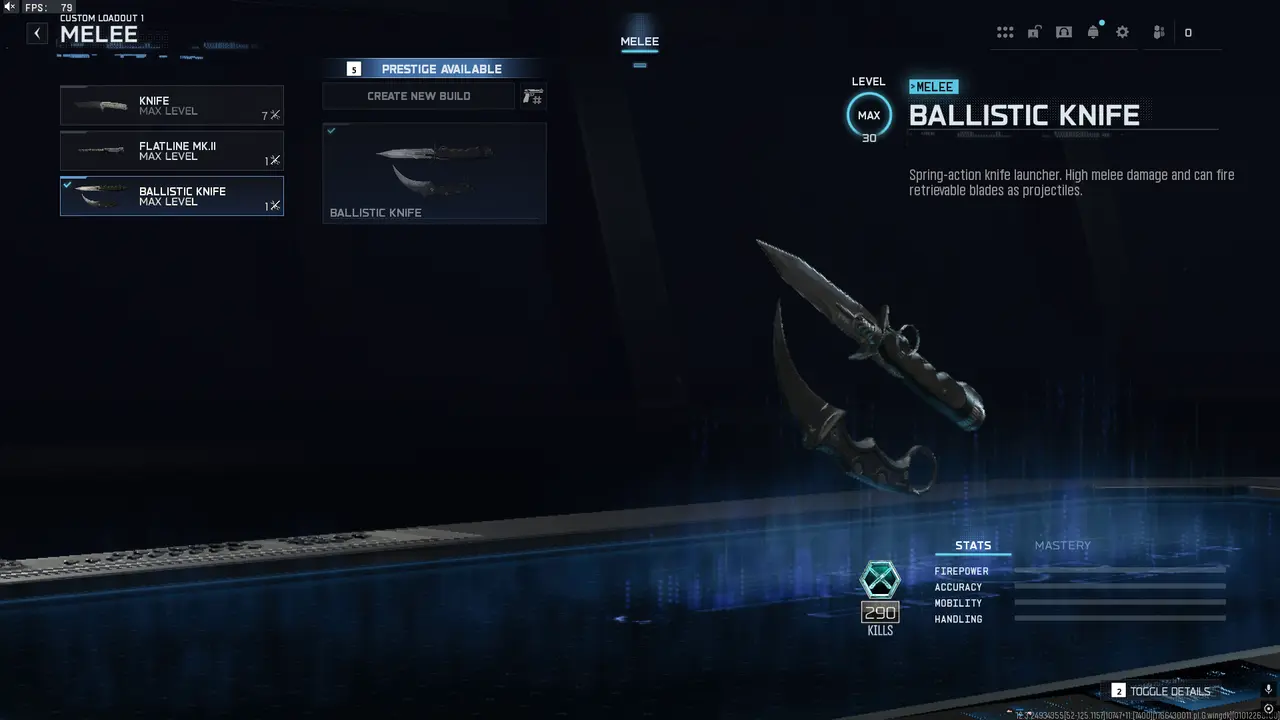Open the store padlock icon

(1034, 31)
